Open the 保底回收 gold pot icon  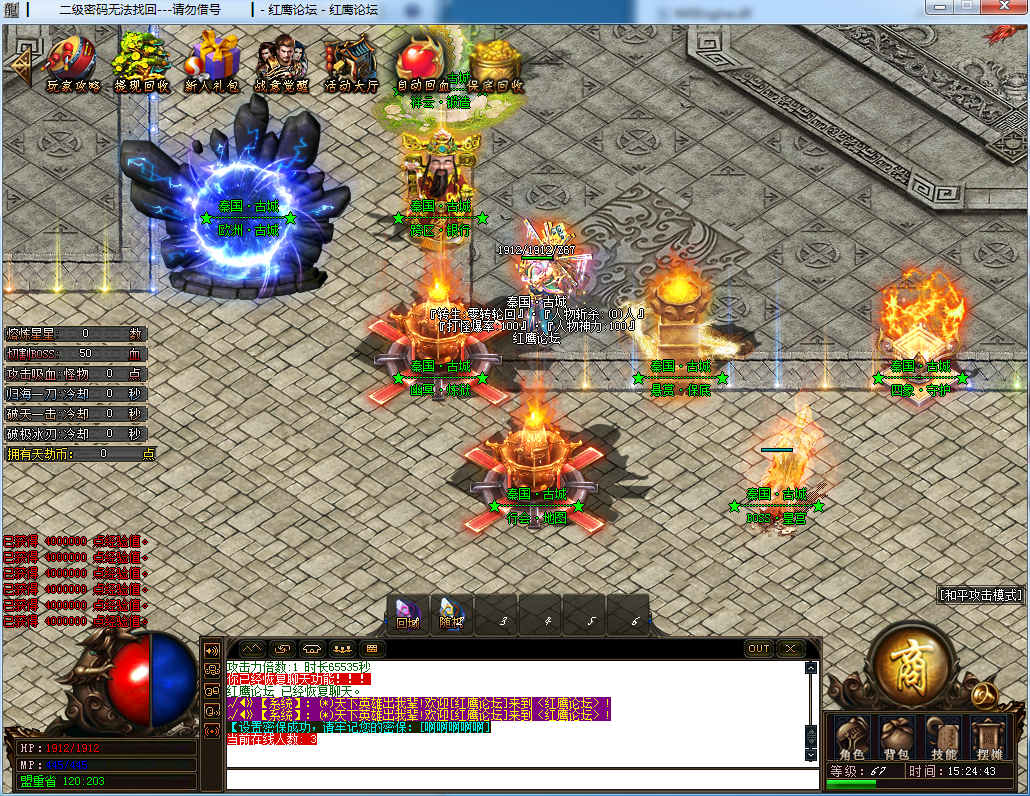pyautogui.click(x=496, y=64)
